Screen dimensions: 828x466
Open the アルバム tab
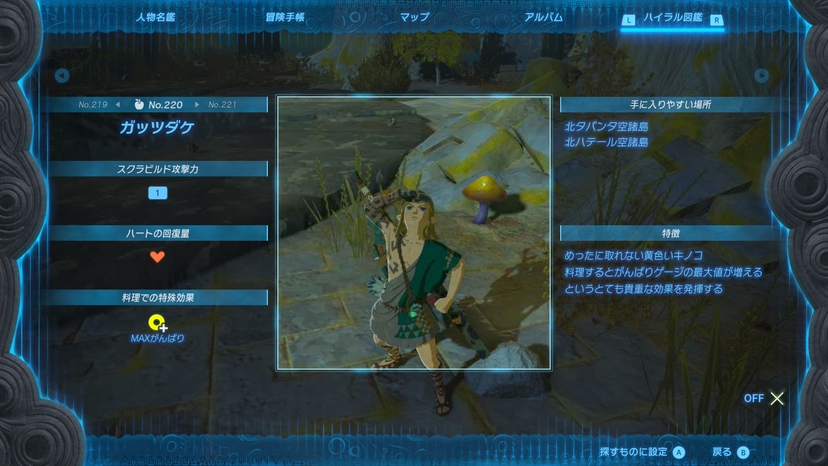tap(543, 18)
